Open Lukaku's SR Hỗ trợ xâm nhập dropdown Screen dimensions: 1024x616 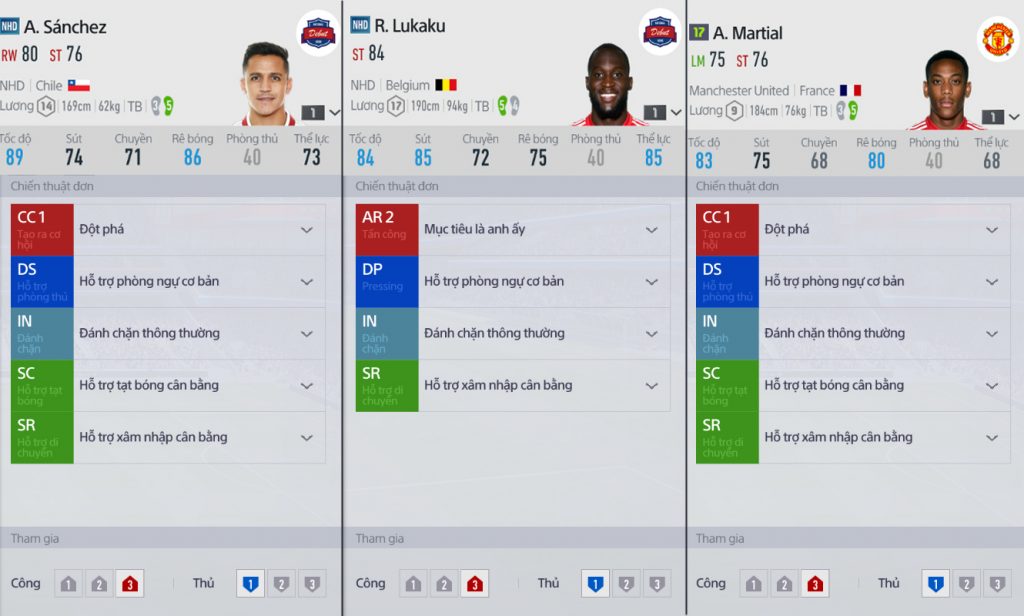click(x=651, y=385)
